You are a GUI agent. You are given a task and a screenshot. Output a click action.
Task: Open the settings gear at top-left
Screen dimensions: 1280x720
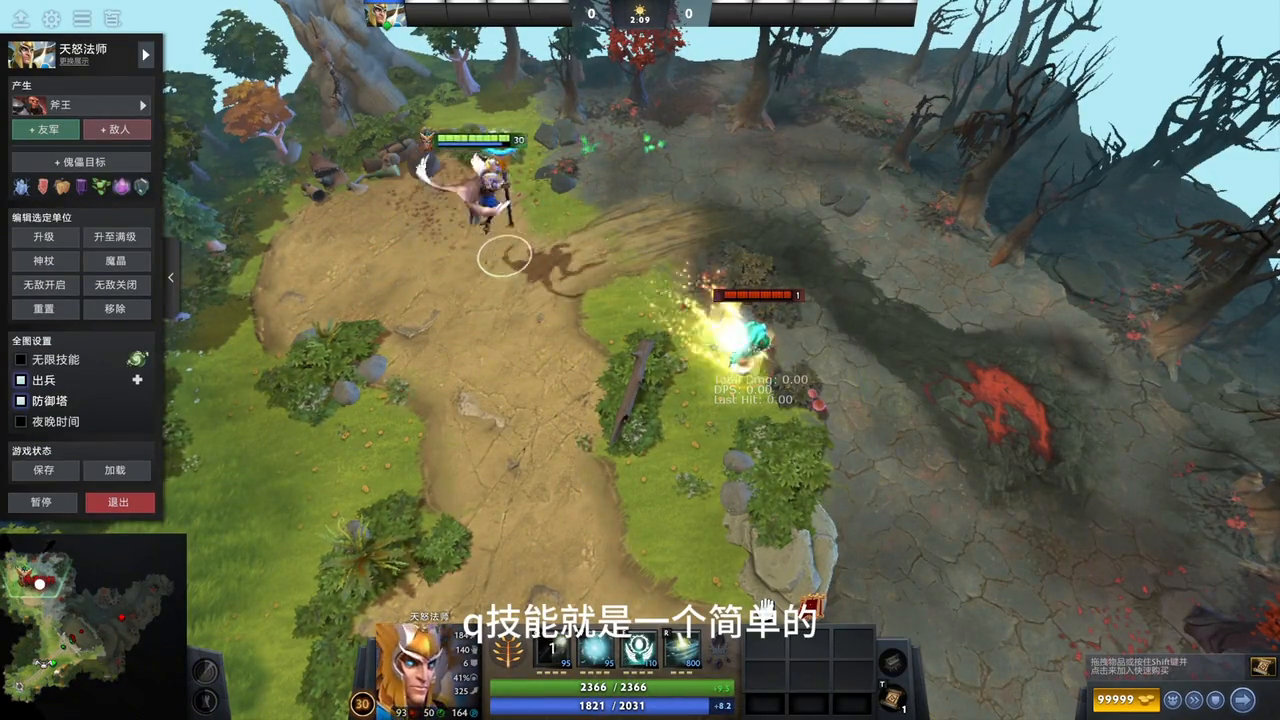tap(51, 19)
